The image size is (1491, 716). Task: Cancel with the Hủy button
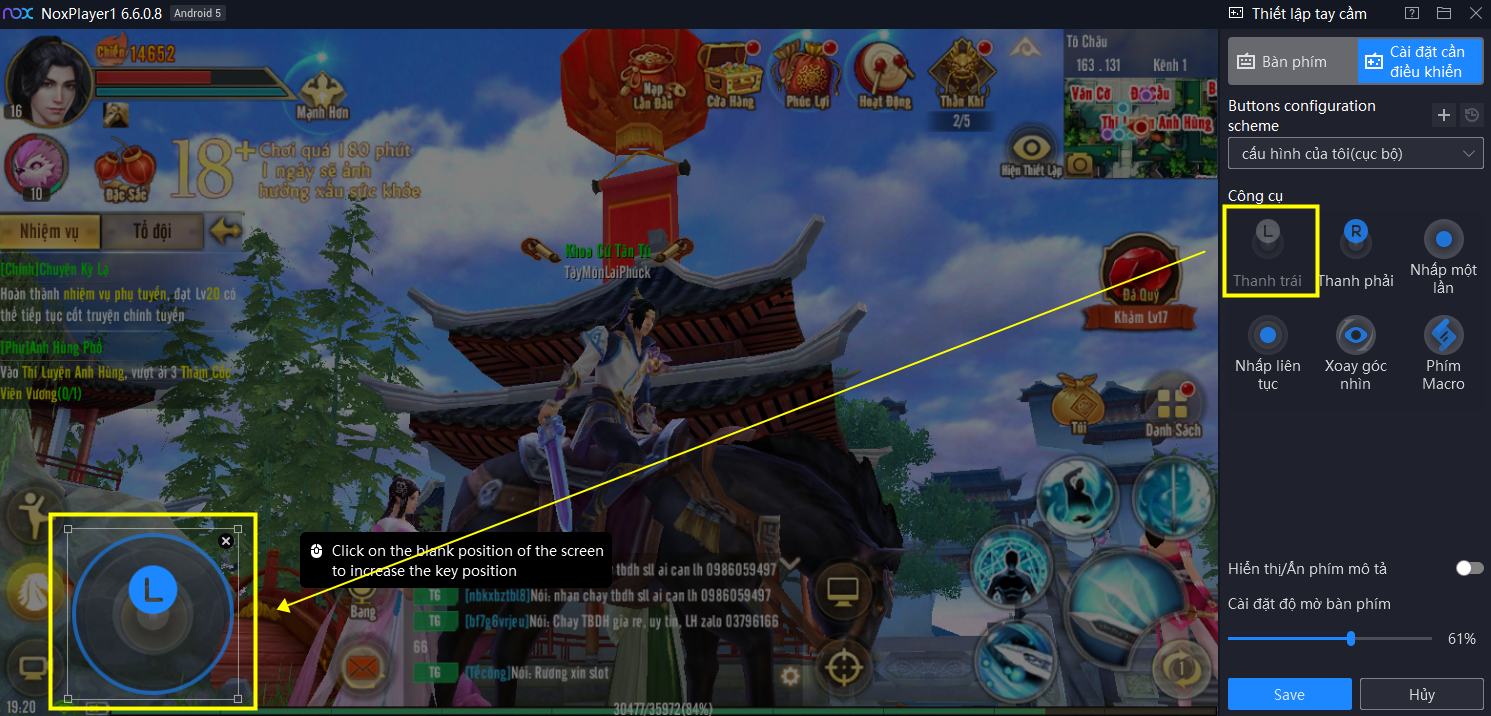1421,694
